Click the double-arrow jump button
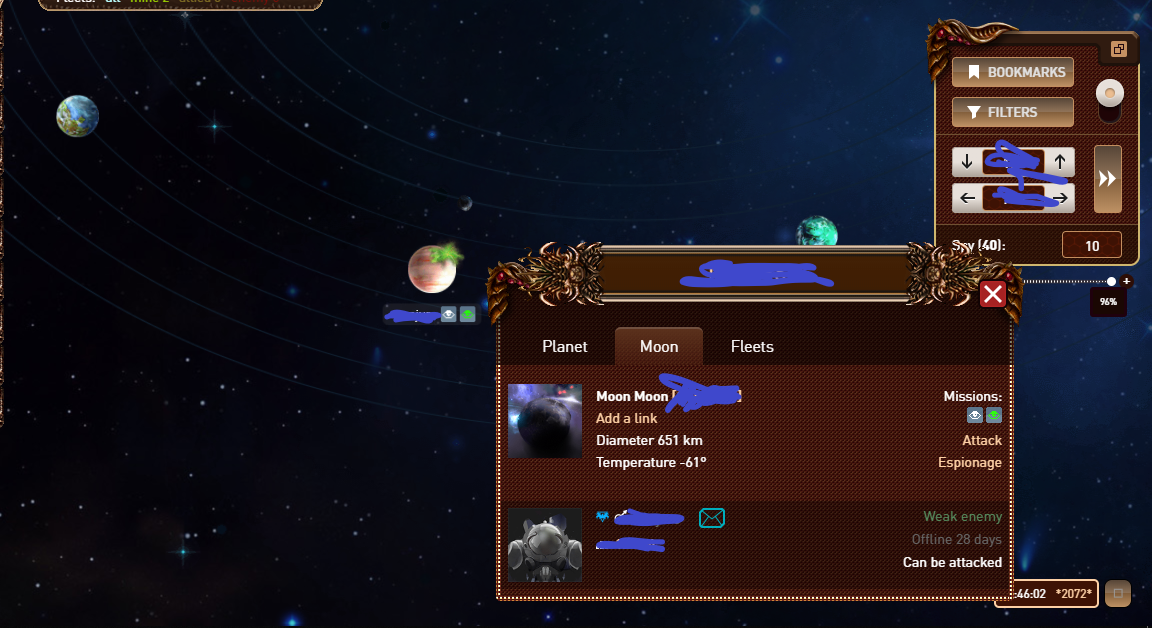 (x=1107, y=179)
